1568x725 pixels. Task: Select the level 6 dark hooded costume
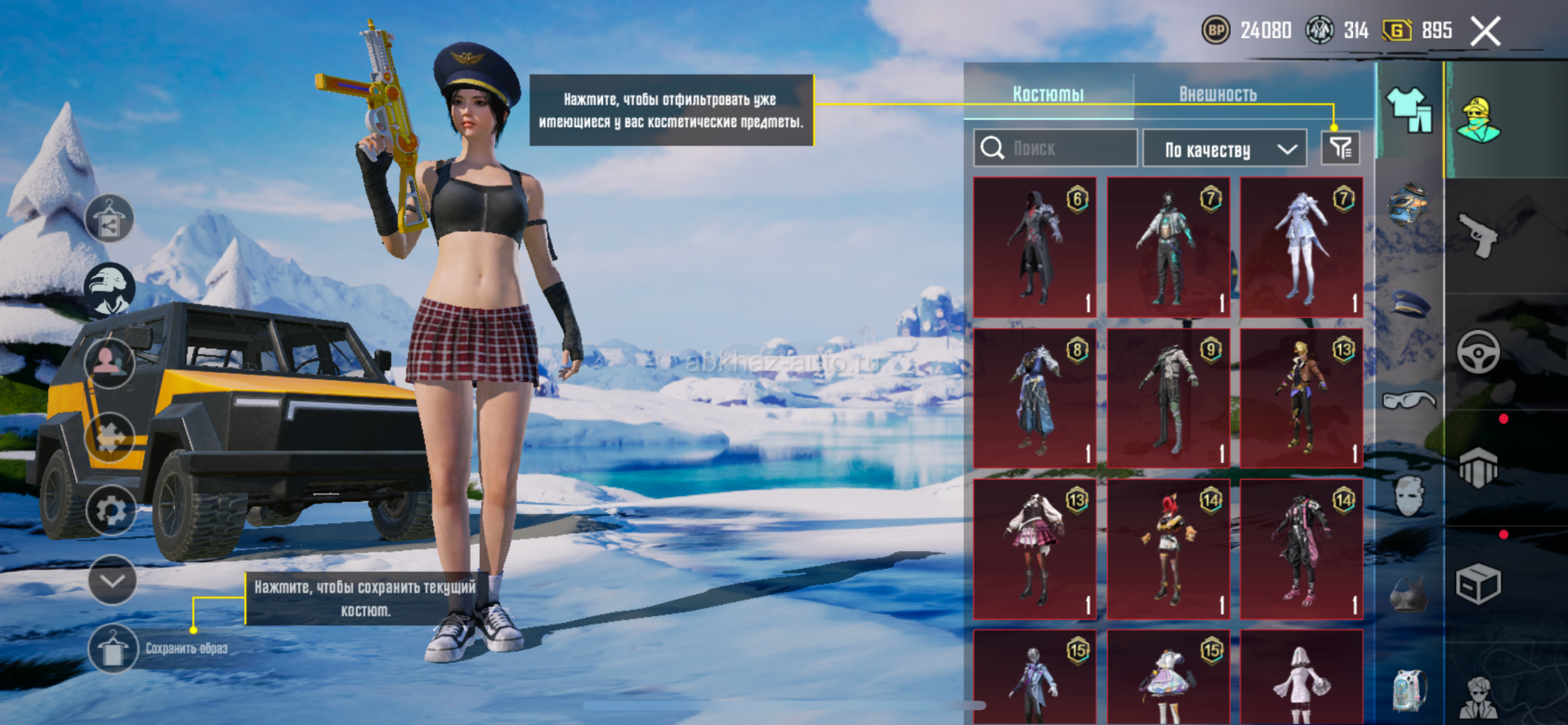pyautogui.click(x=1034, y=247)
